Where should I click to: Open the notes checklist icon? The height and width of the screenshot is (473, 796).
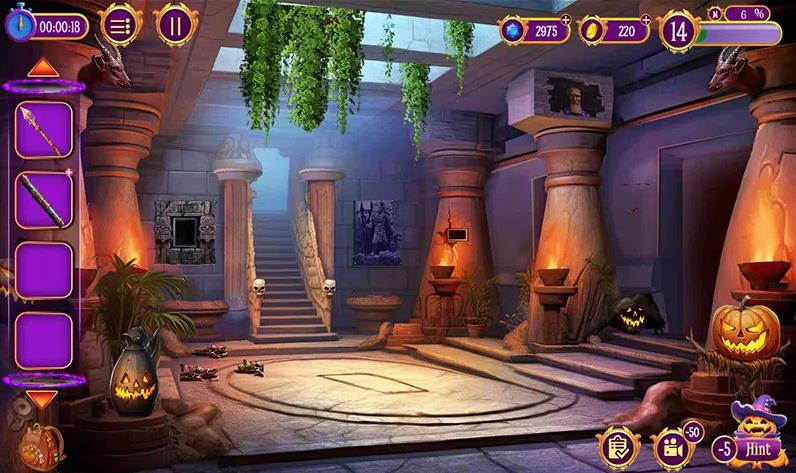pos(617,446)
